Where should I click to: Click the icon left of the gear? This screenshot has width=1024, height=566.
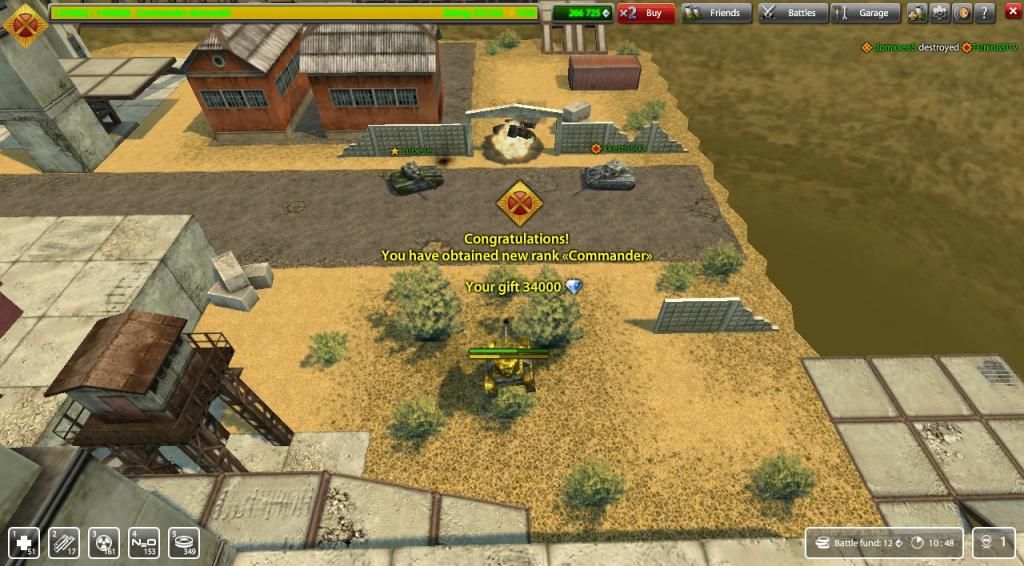tap(917, 13)
